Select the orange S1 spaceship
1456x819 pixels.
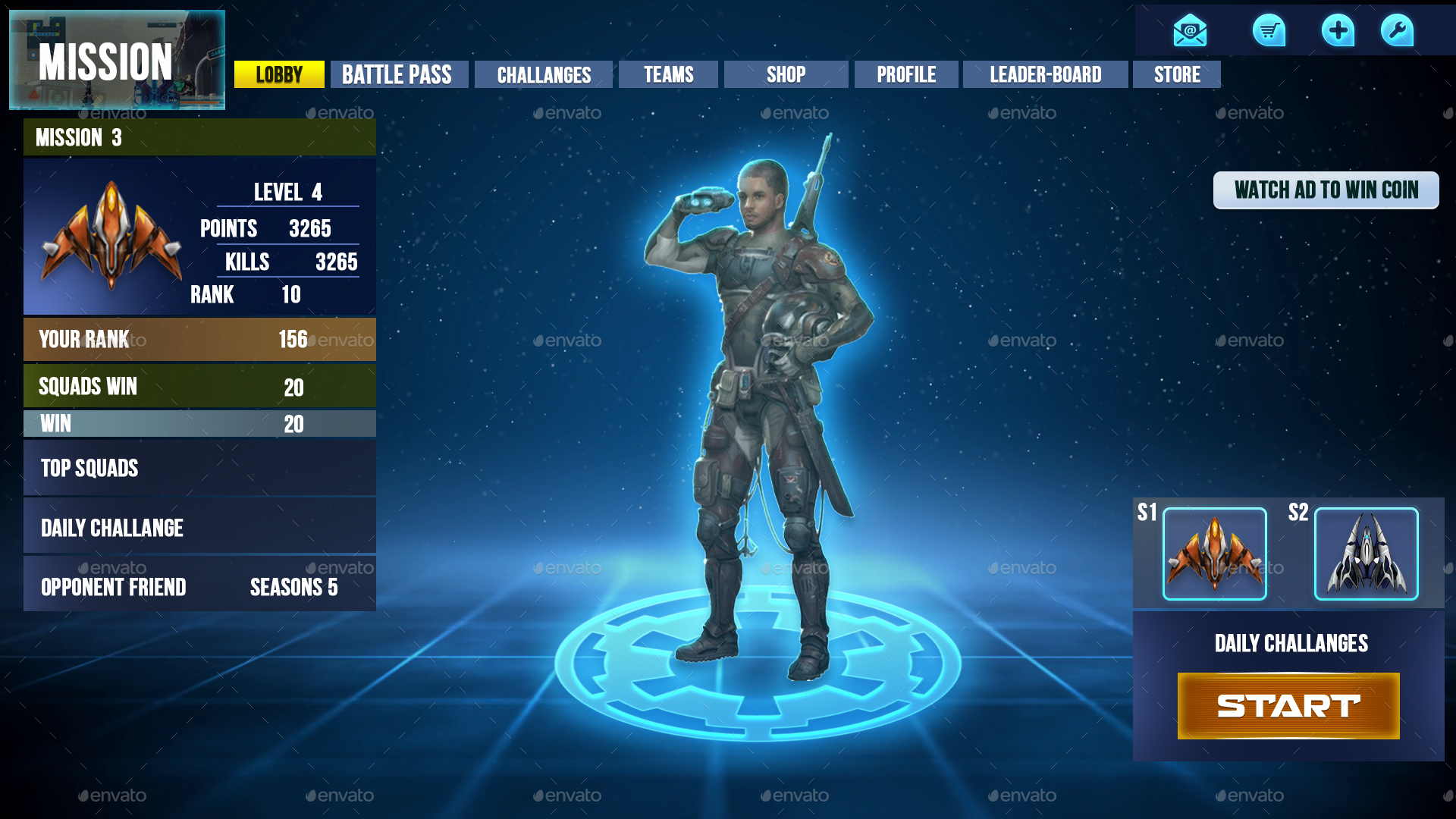click(1214, 554)
